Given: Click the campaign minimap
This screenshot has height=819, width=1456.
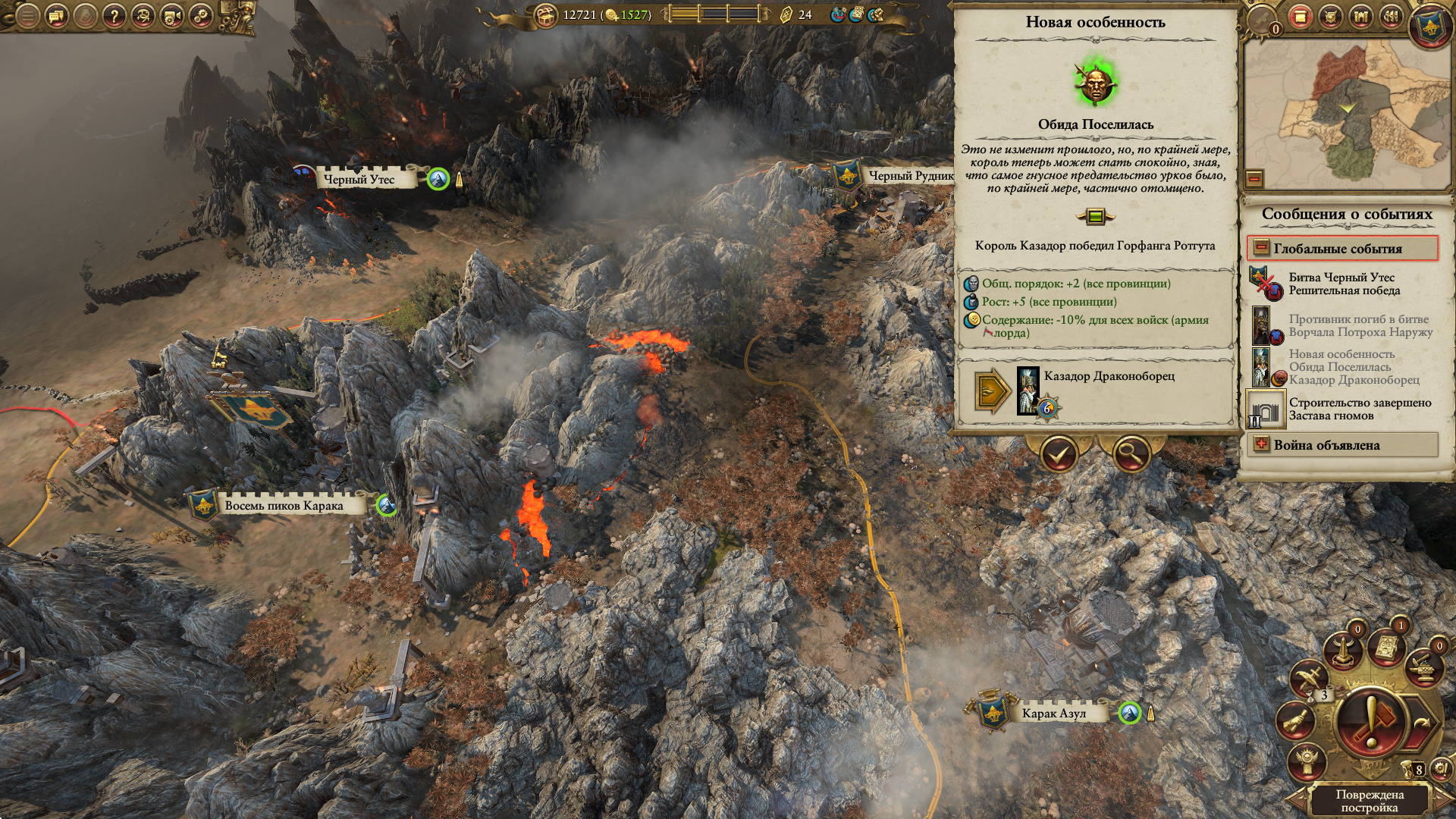Looking at the screenshot, I should (1346, 114).
